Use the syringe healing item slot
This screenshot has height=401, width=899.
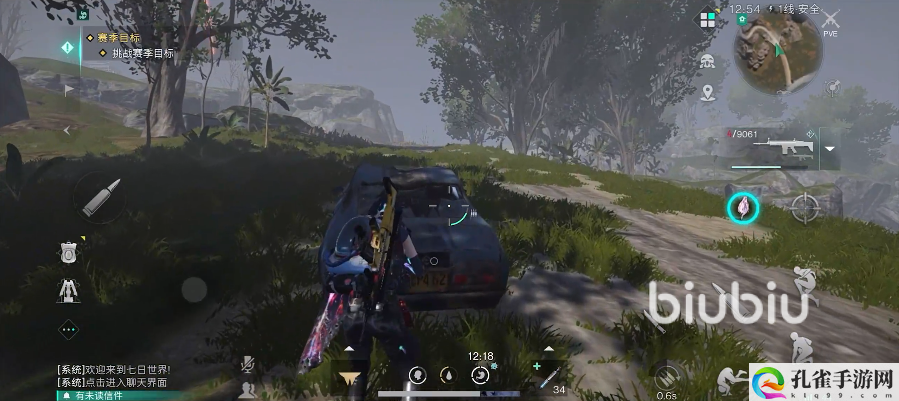click(546, 376)
